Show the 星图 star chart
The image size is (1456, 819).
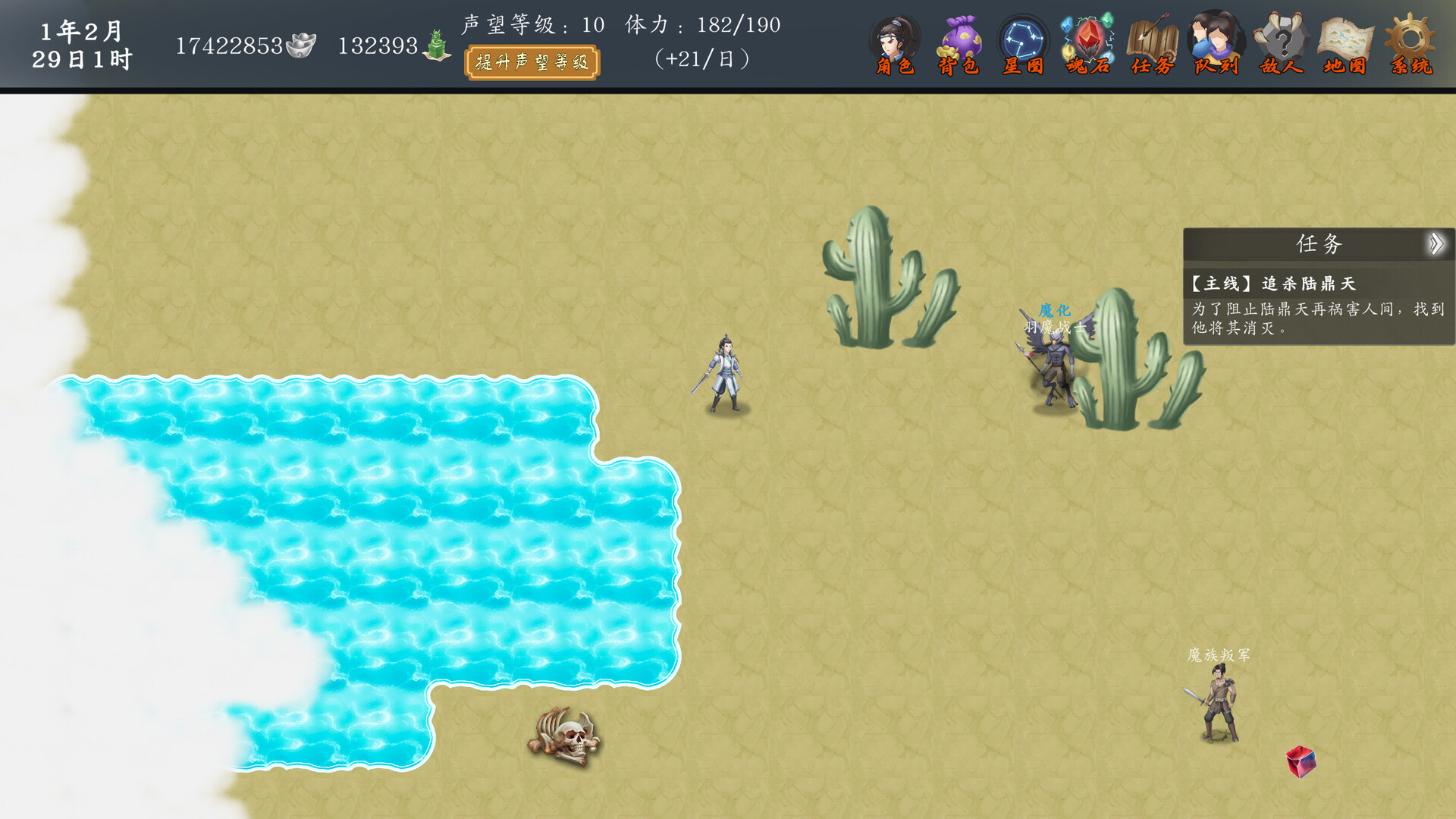(x=1023, y=45)
